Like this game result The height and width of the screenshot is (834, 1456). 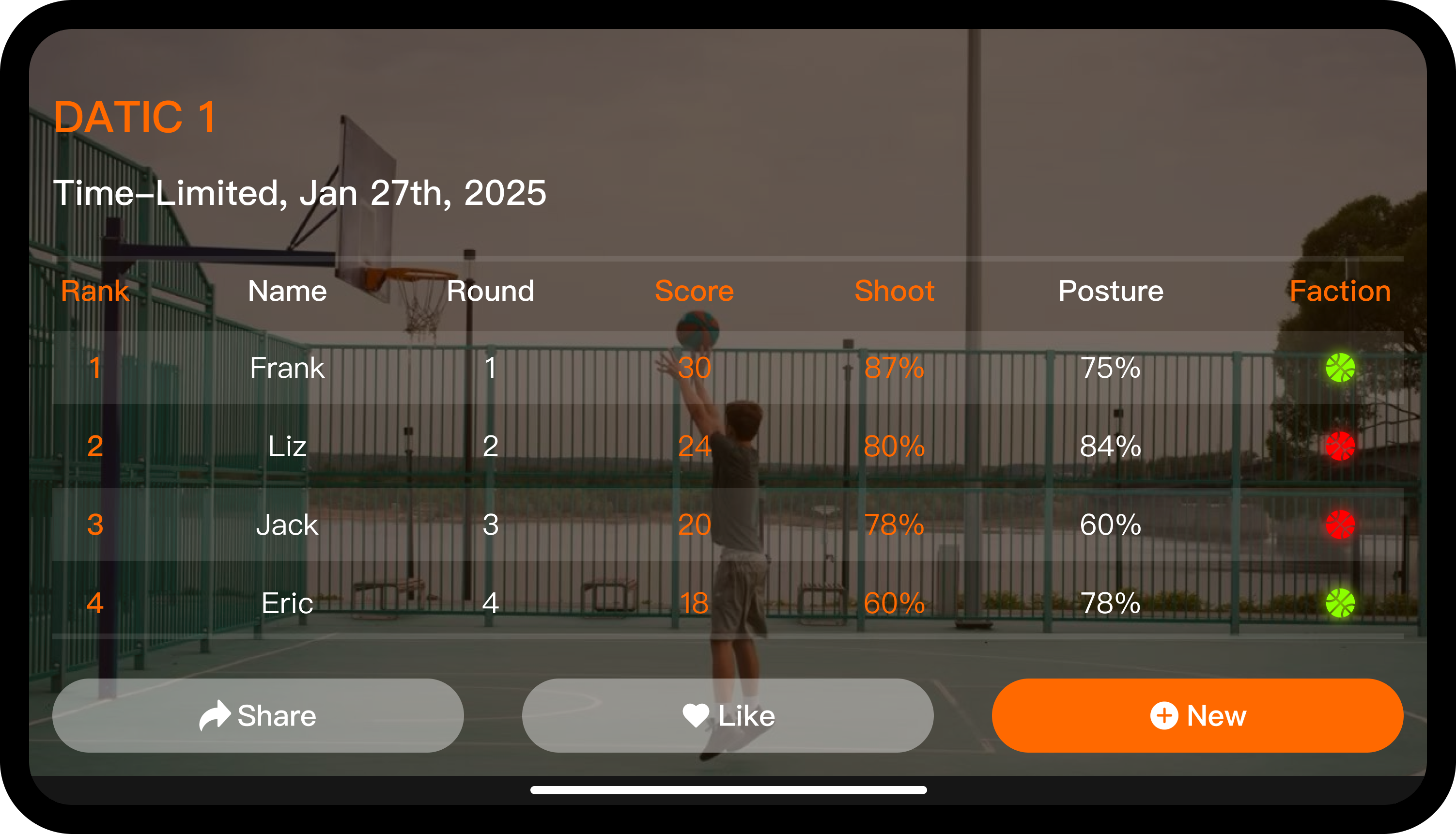tap(728, 715)
